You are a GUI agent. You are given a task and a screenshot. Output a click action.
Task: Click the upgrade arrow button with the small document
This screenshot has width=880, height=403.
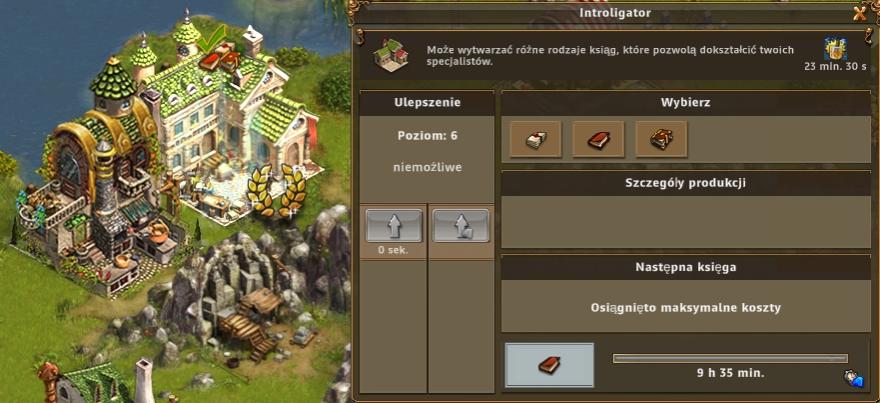(461, 225)
